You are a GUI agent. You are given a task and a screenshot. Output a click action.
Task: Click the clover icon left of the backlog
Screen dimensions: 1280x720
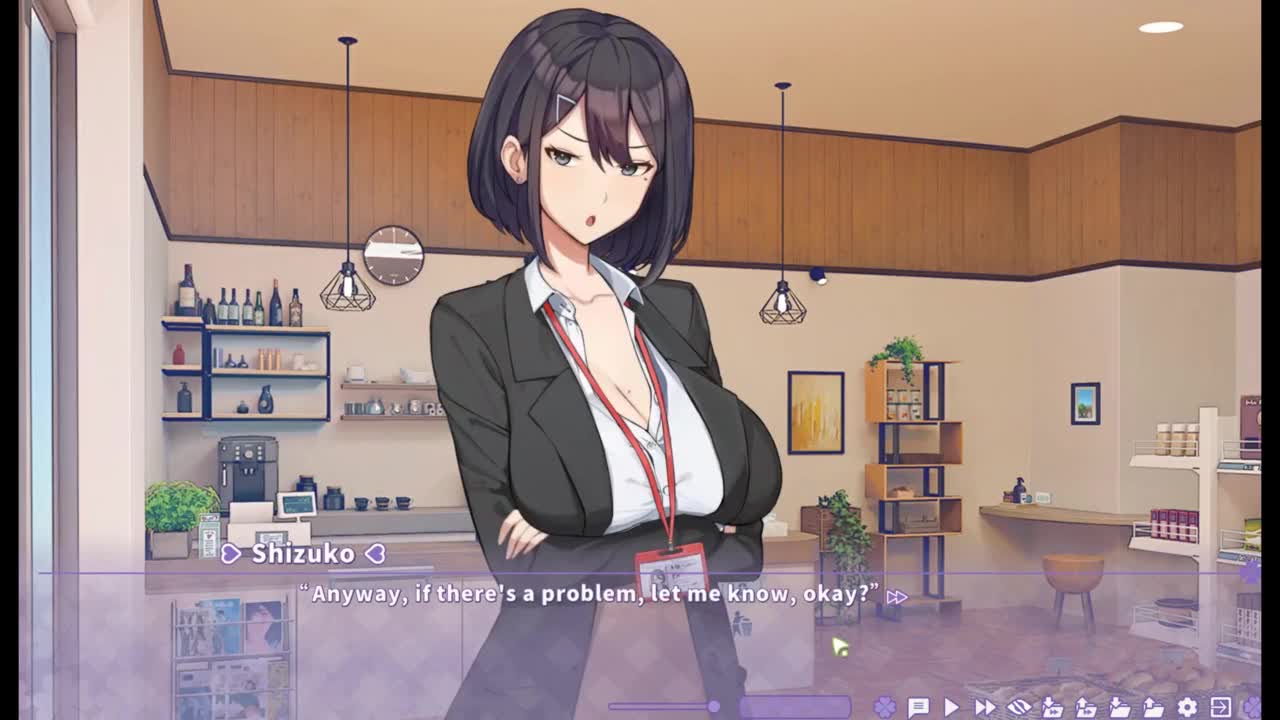point(884,707)
